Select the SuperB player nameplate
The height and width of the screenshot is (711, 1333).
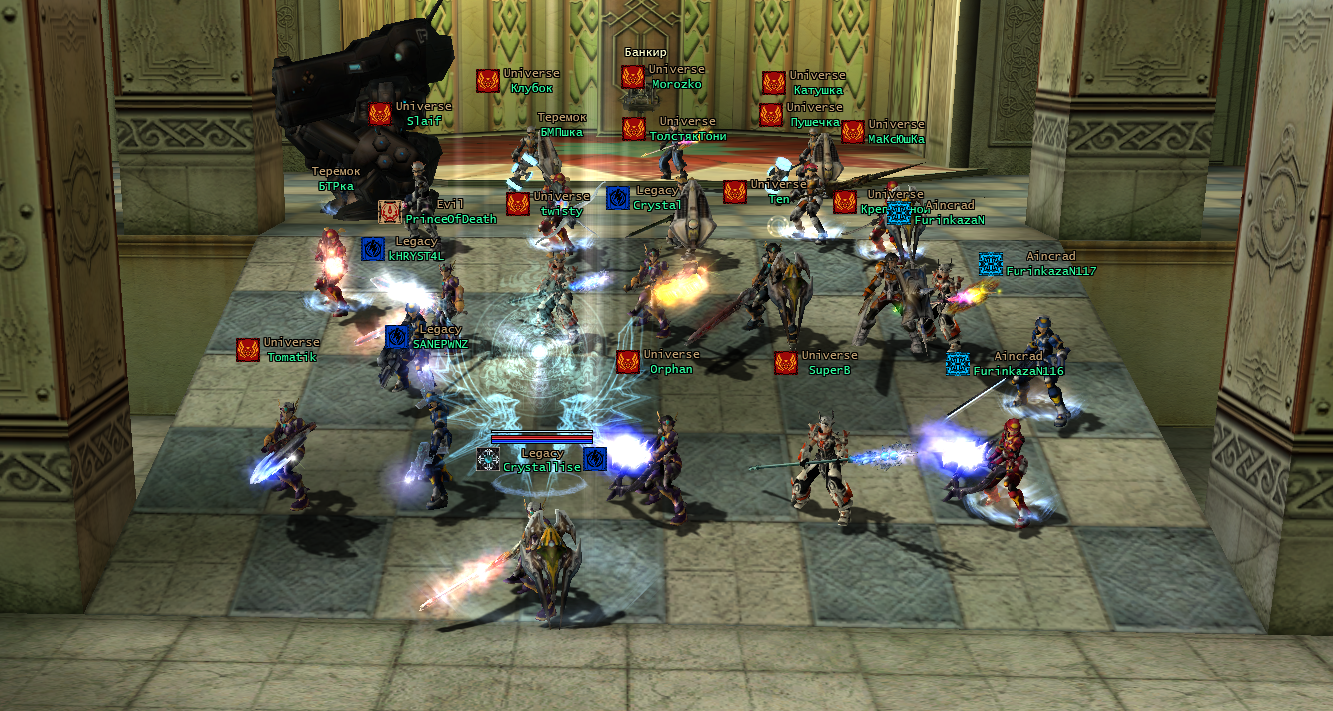point(829,369)
